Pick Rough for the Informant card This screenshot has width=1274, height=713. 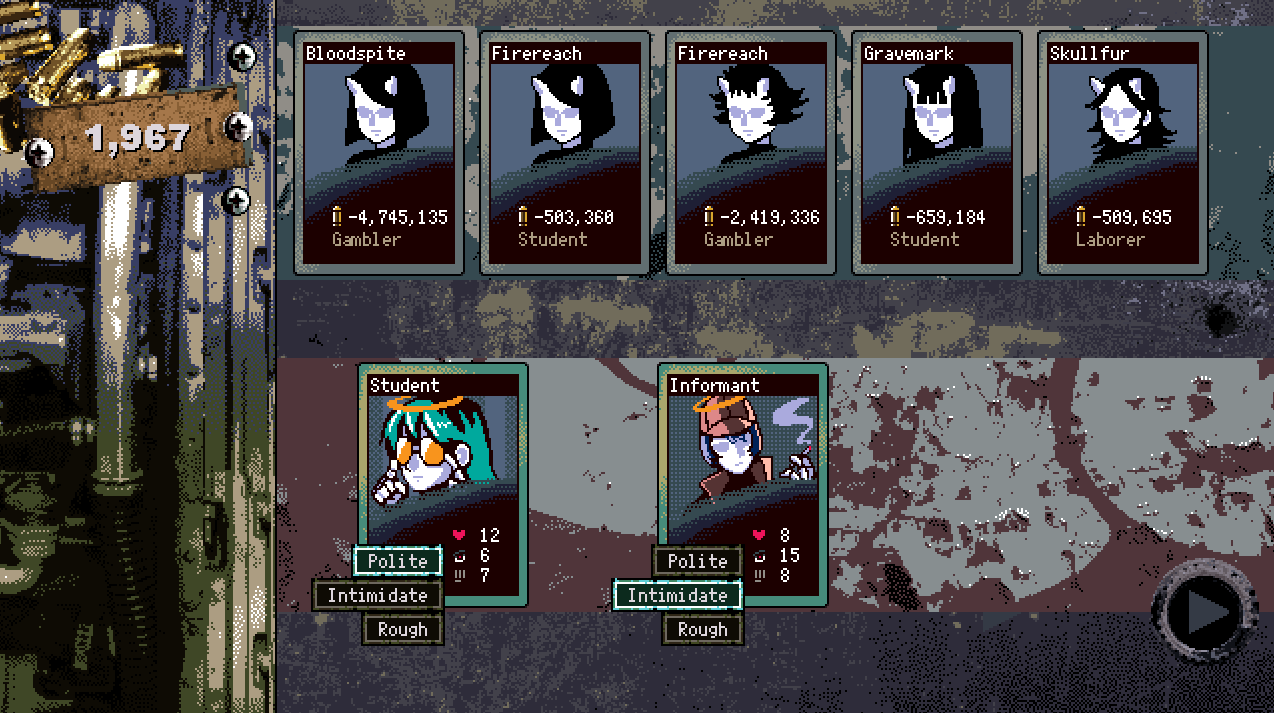[702, 629]
